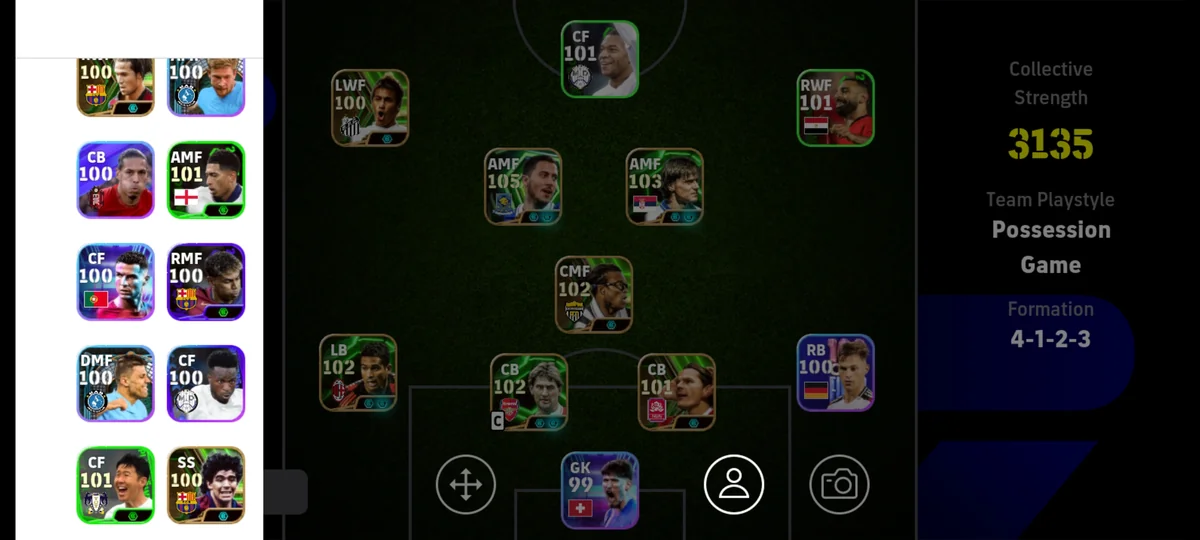Pick the captain CB 102 card
The image size is (1200, 540).
[x=529, y=392]
